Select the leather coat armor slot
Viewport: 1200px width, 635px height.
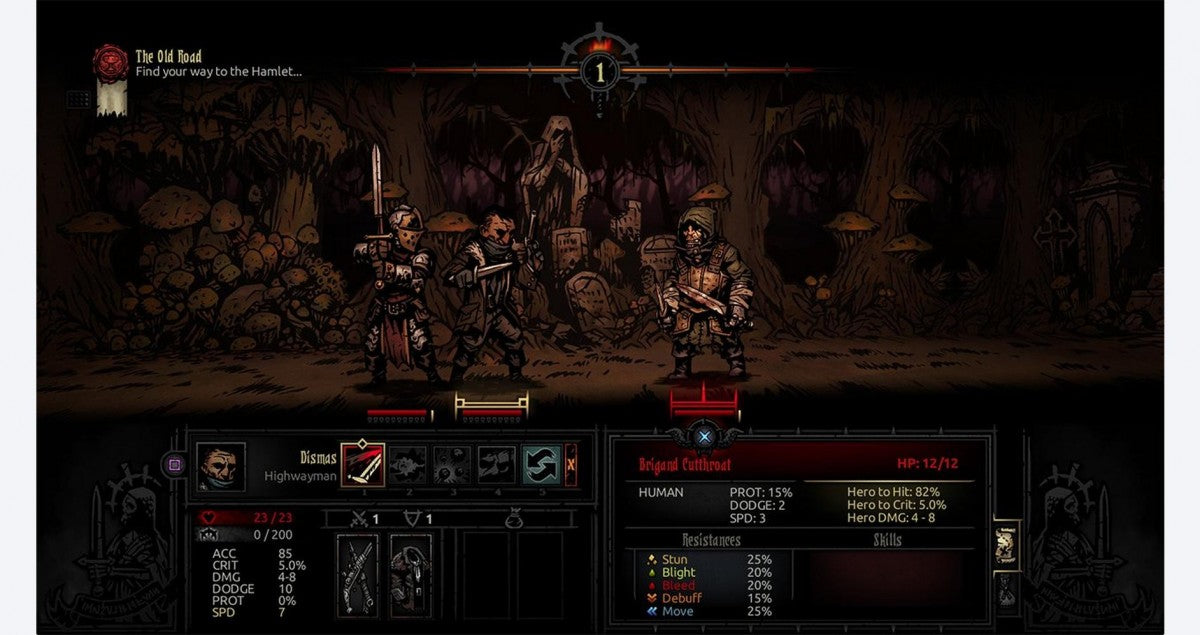[x=410, y=575]
